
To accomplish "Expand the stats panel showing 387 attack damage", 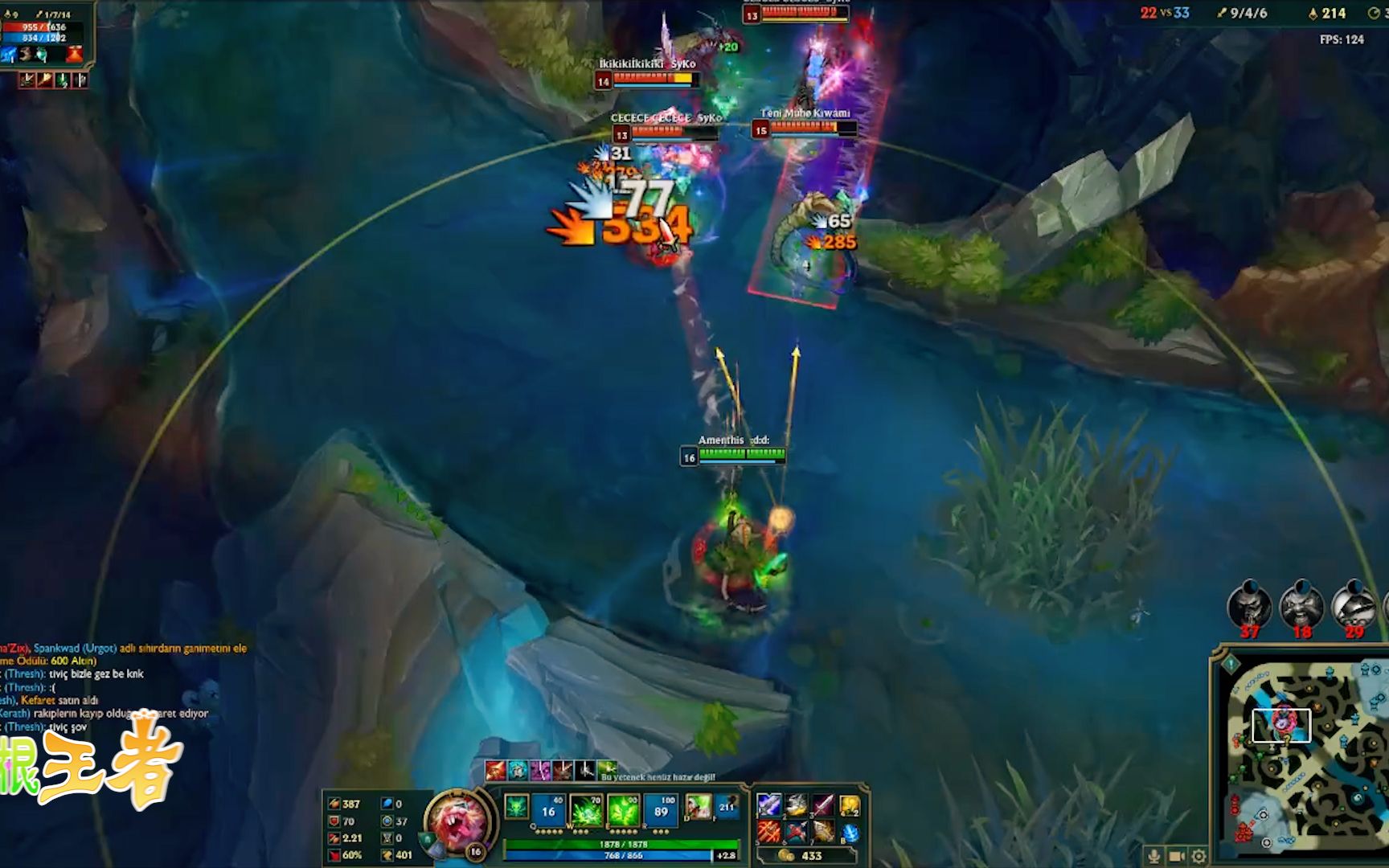I will point(351,803).
